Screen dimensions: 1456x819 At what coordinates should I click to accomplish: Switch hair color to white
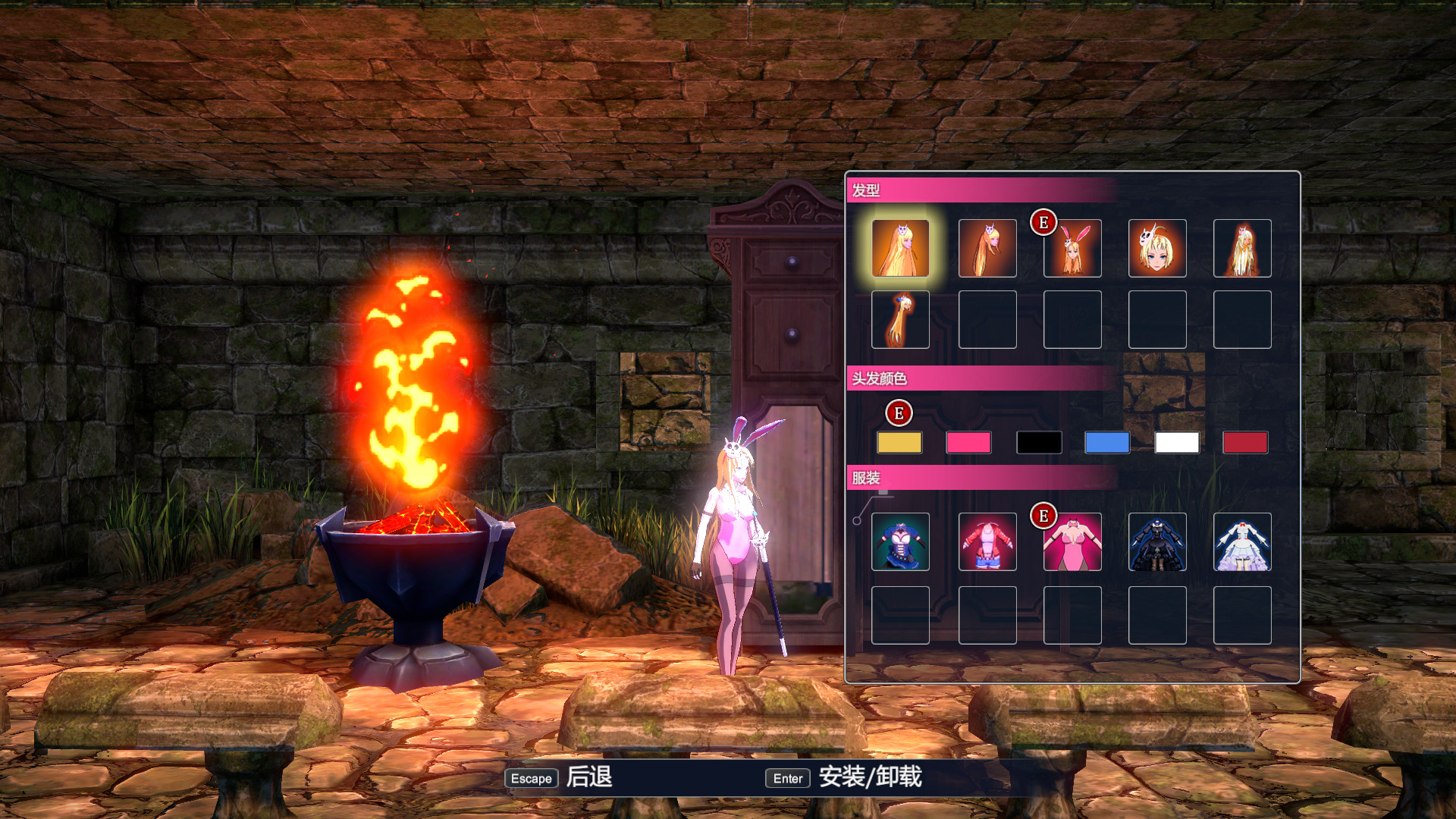(1177, 442)
